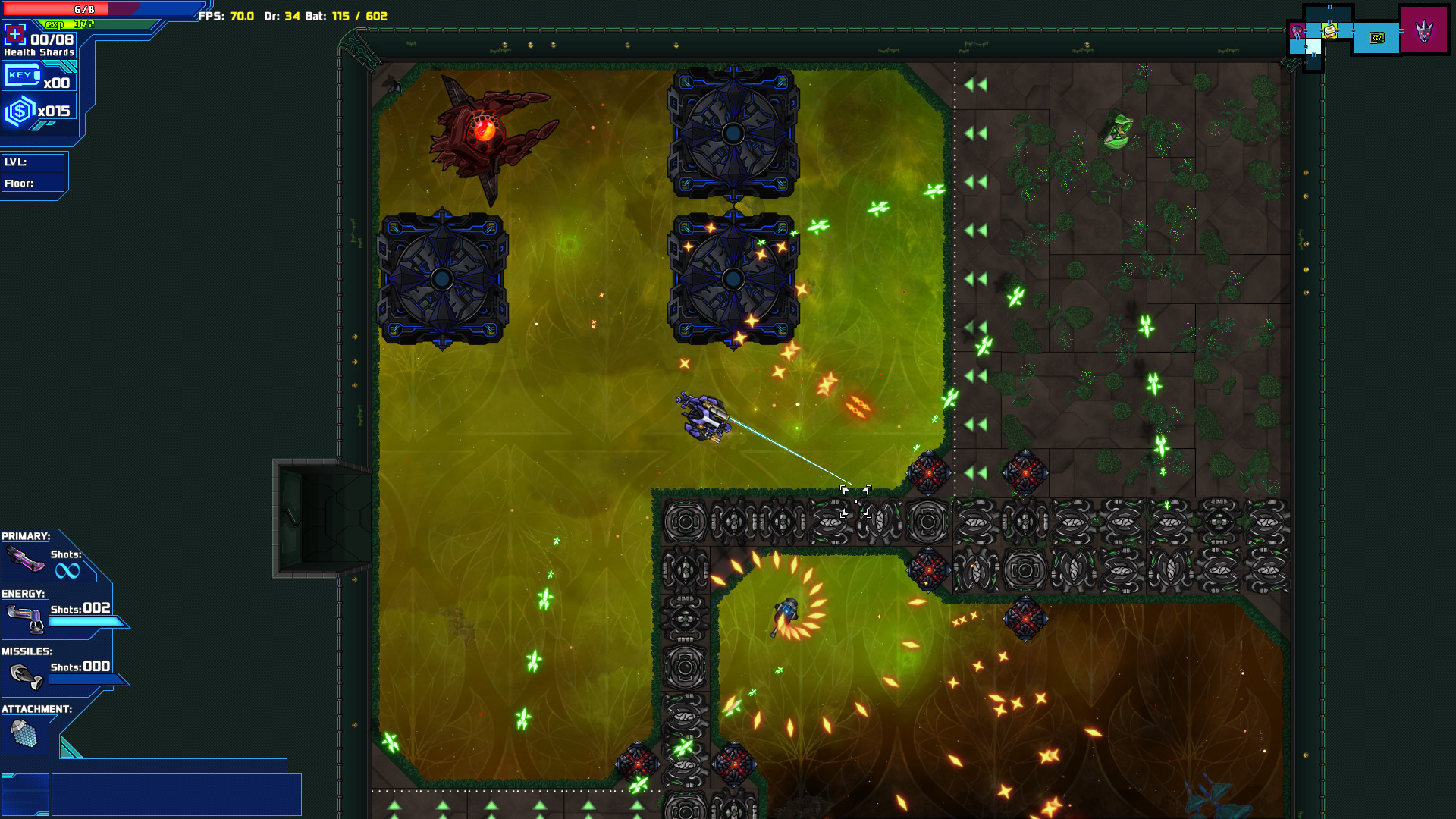1456x819 pixels.
Task: Select the primary weapon icon
Action: 25,561
